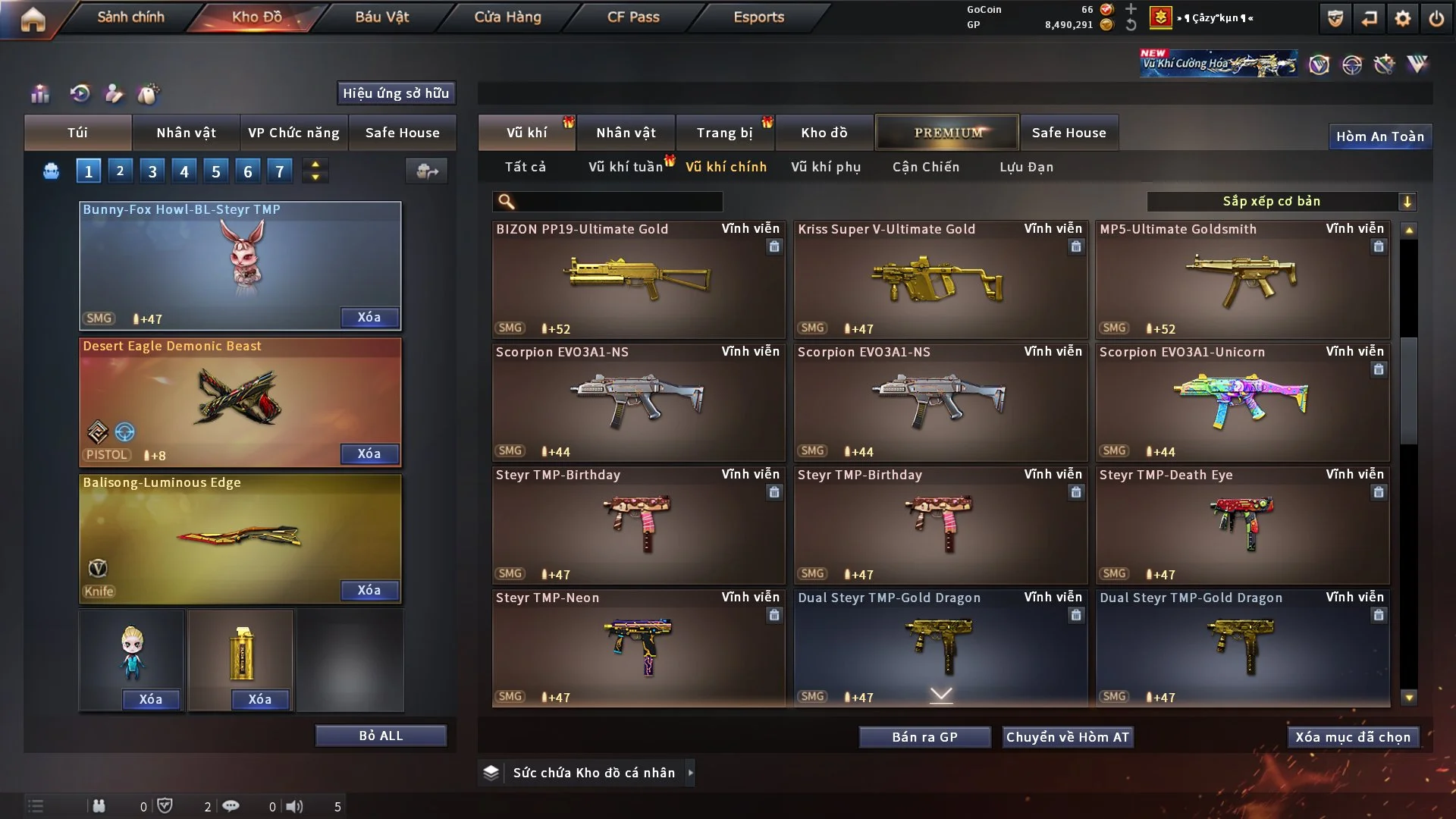Choose the Cận Chiến melee filter
Screen dimensions: 1456x819
(926, 167)
